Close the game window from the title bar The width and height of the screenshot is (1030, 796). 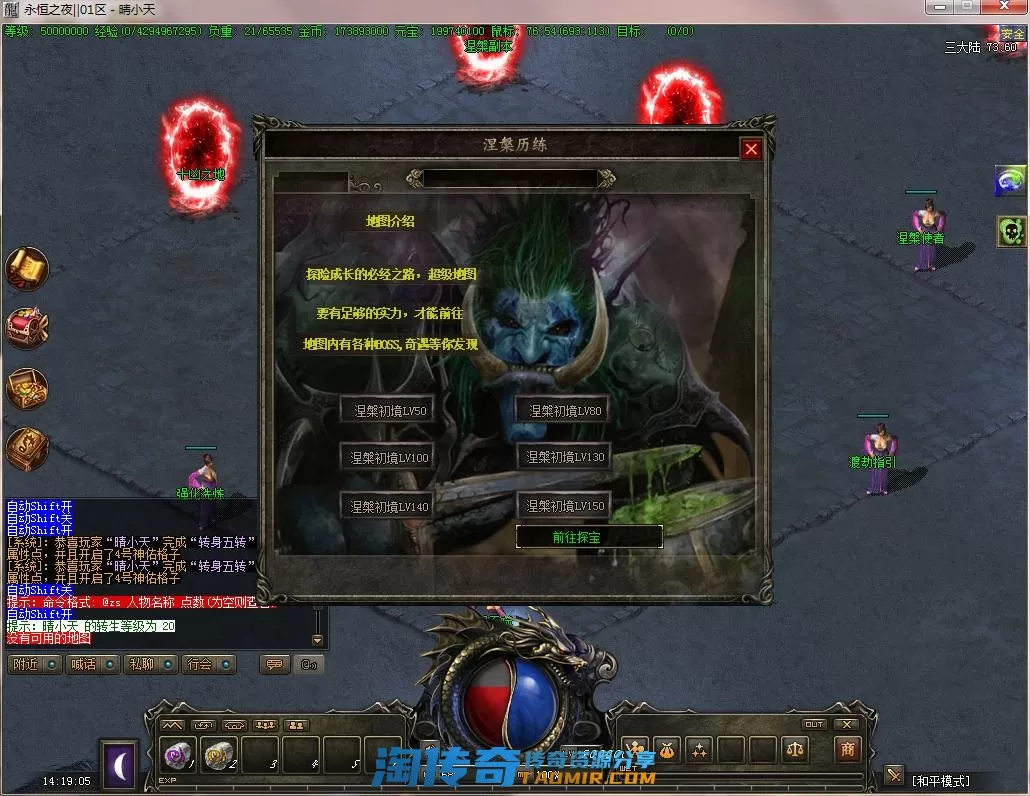tap(1004, 8)
